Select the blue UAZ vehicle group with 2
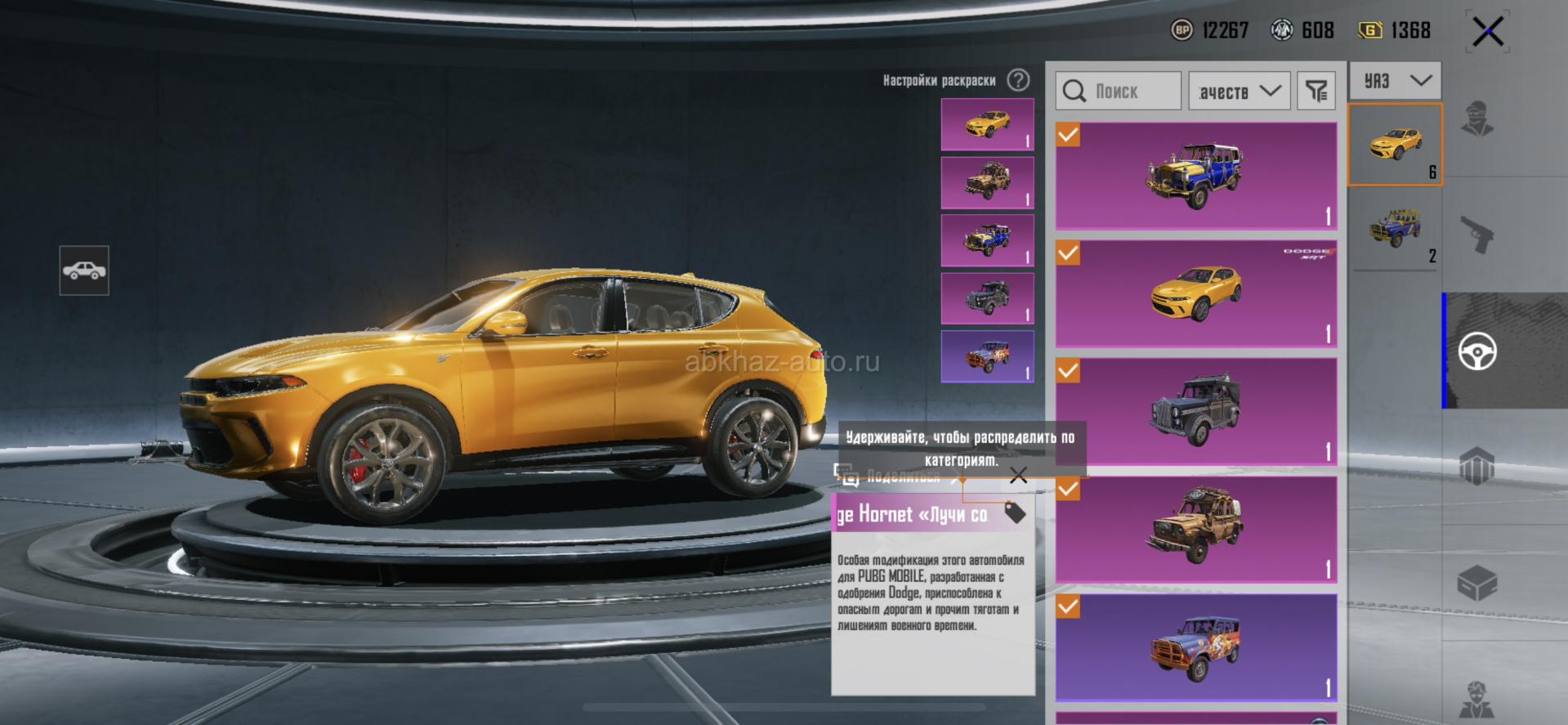Screen dimensions: 1568x725 (1396, 229)
